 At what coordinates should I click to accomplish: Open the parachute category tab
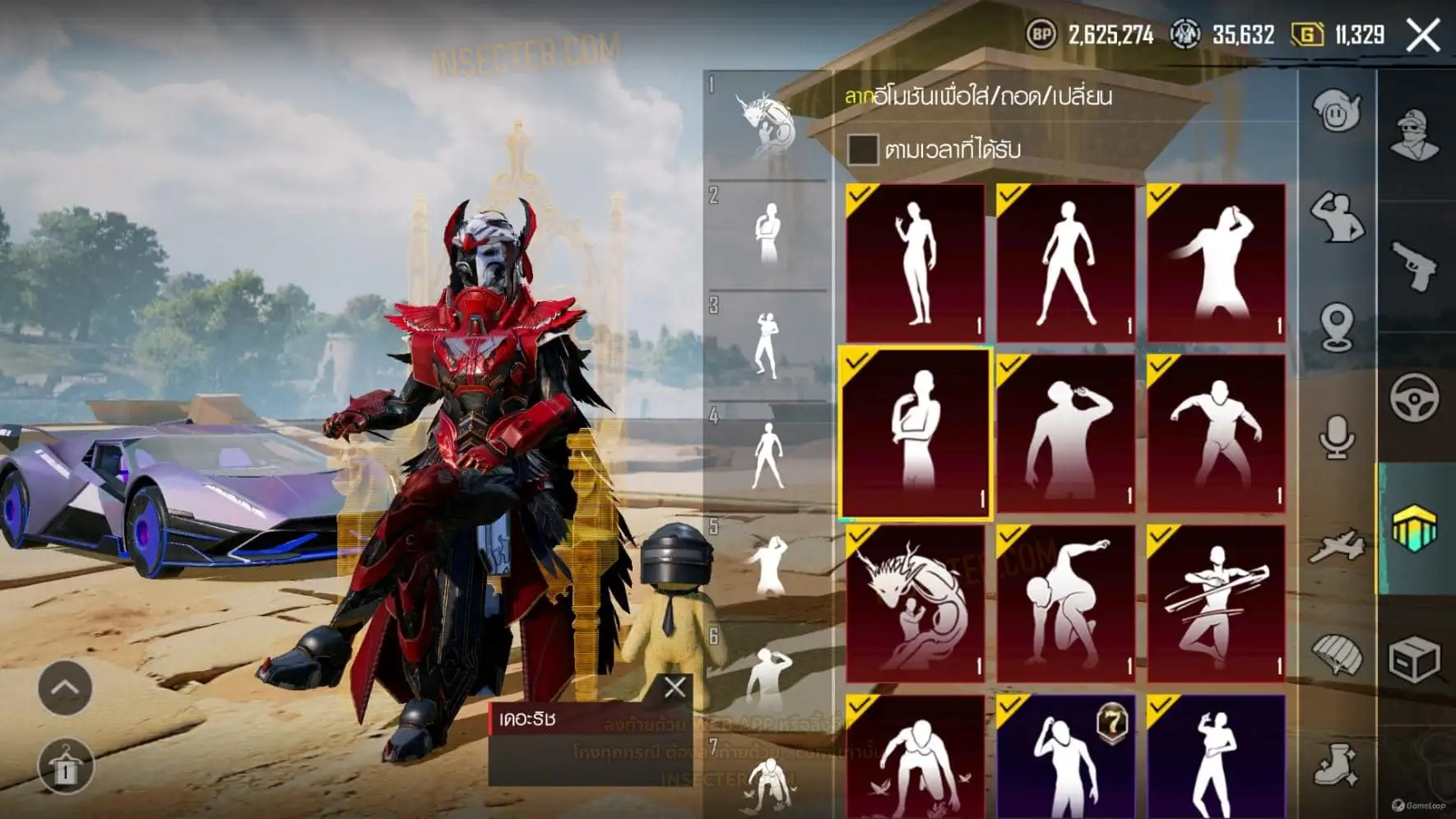point(1336,655)
